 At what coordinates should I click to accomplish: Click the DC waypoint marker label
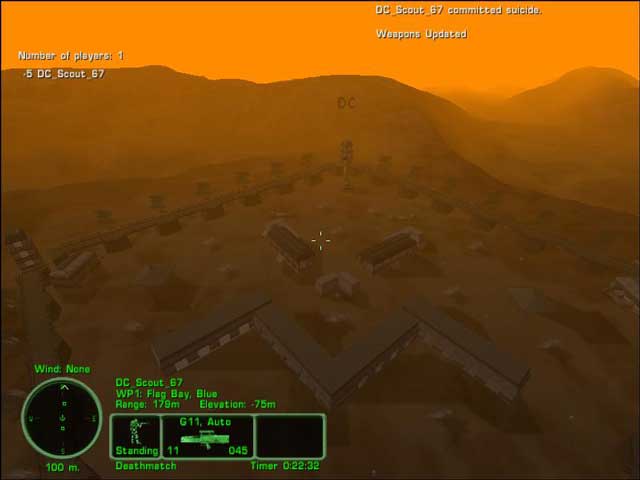346,103
